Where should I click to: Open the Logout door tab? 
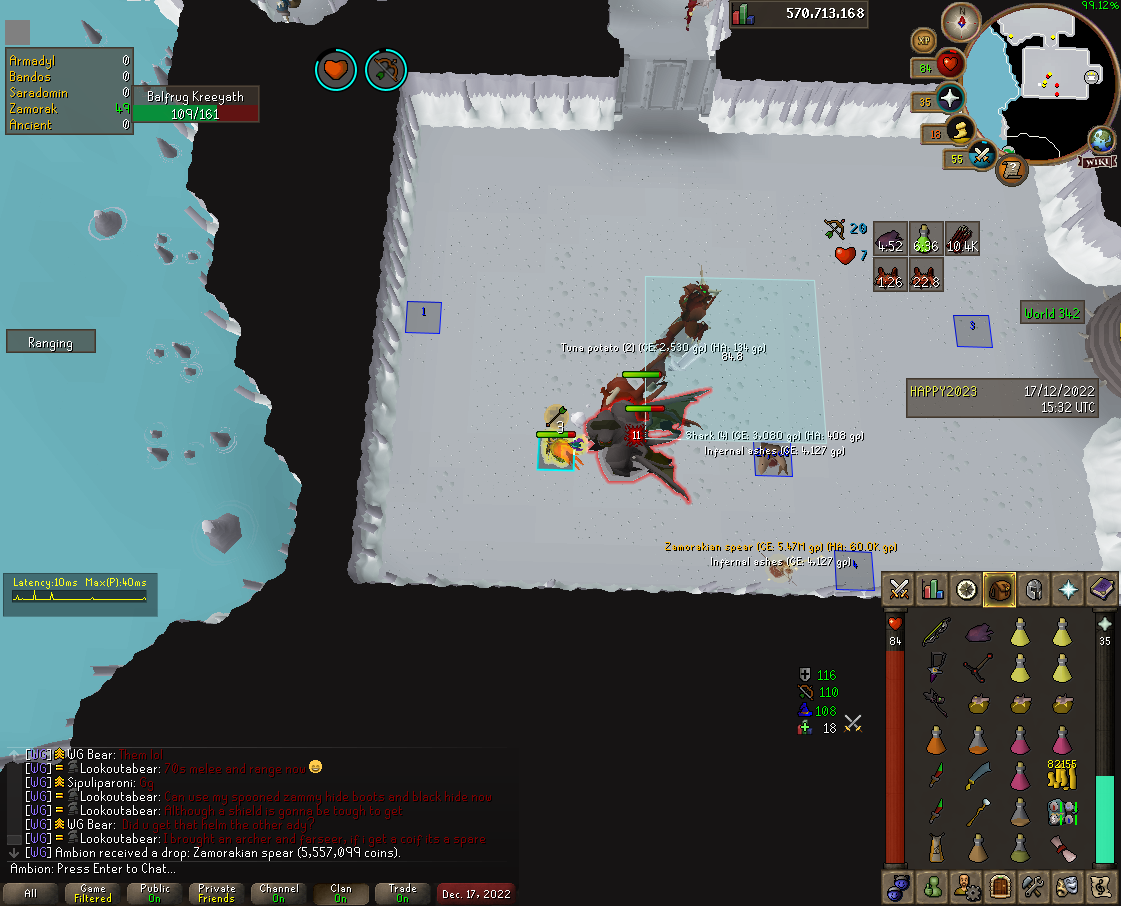[1000, 886]
